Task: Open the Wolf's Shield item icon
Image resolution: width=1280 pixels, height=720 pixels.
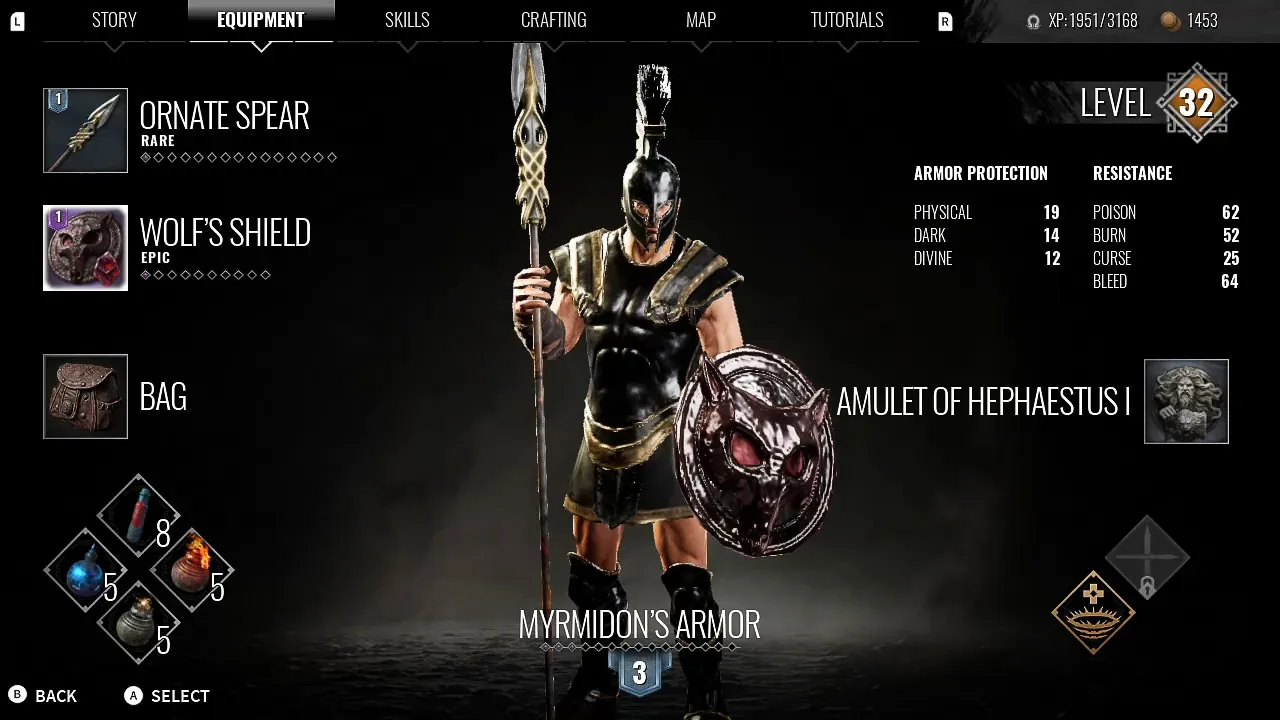Action: tap(85, 247)
